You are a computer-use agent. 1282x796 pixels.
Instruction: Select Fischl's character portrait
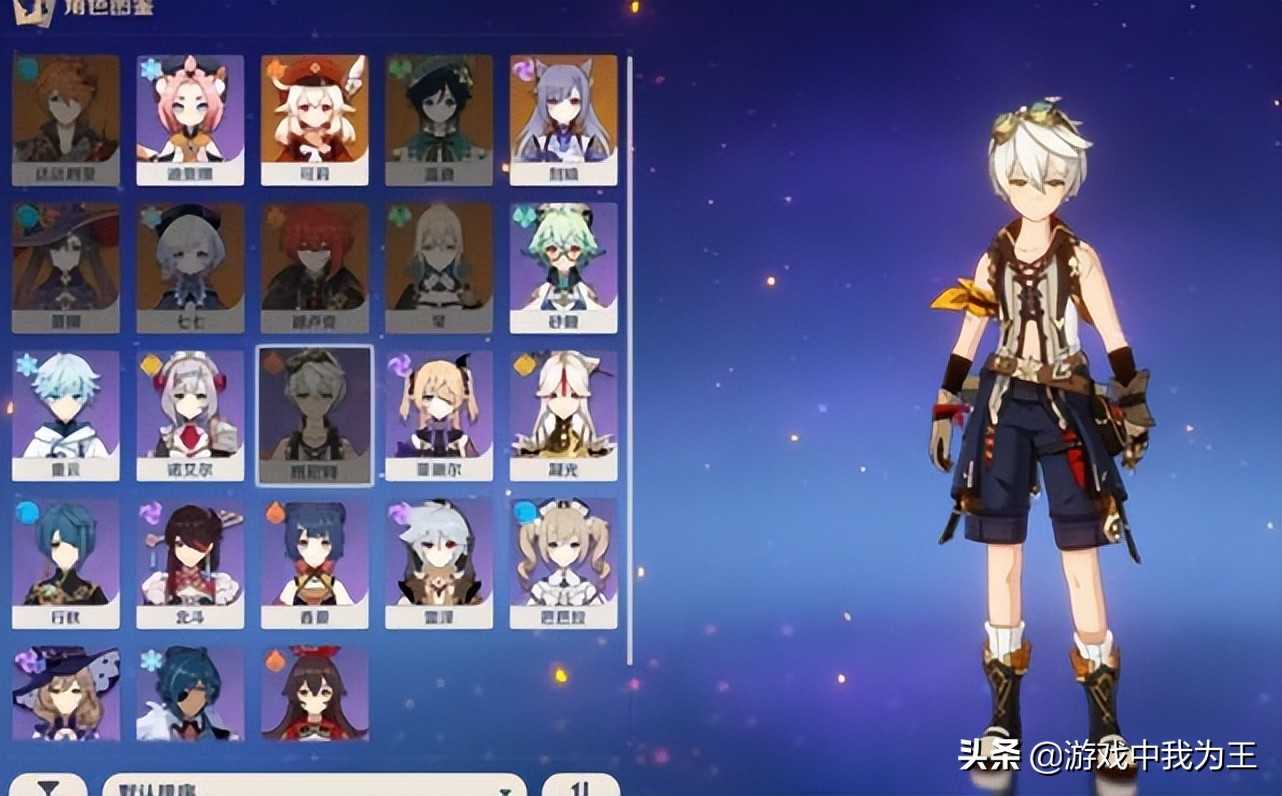point(438,412)
